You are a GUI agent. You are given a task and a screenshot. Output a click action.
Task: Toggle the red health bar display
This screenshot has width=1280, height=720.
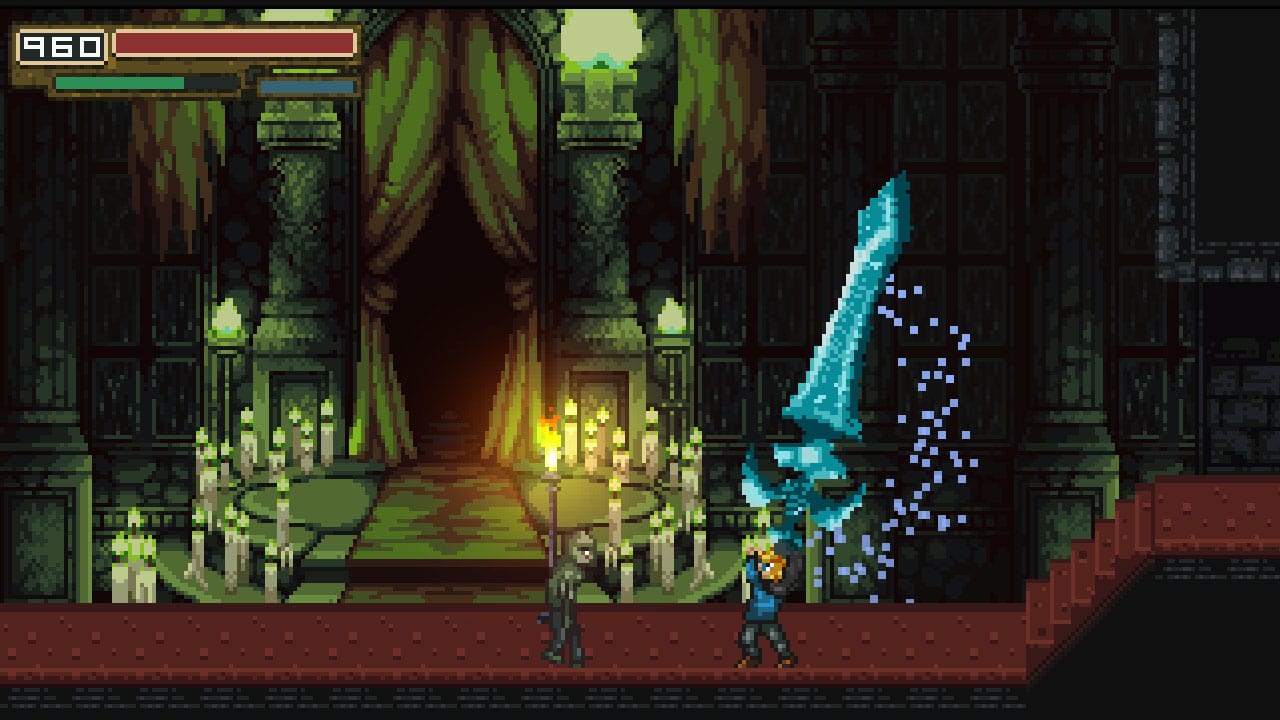[x=235, y=42]
